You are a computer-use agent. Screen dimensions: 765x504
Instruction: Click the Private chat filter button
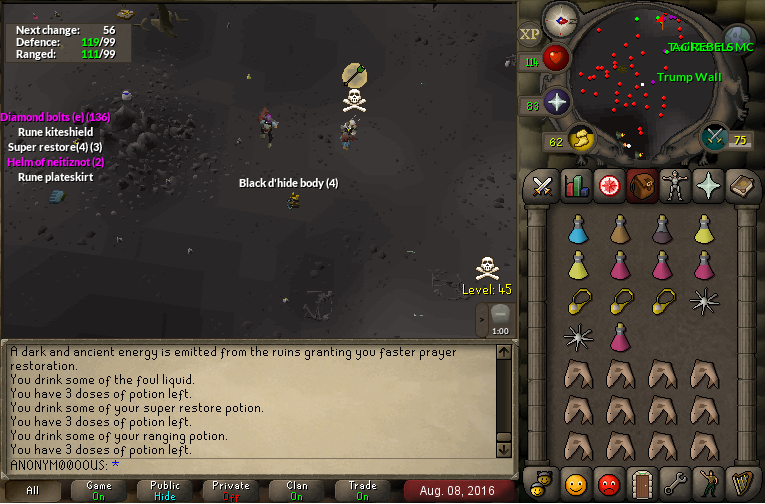point(231,490)
